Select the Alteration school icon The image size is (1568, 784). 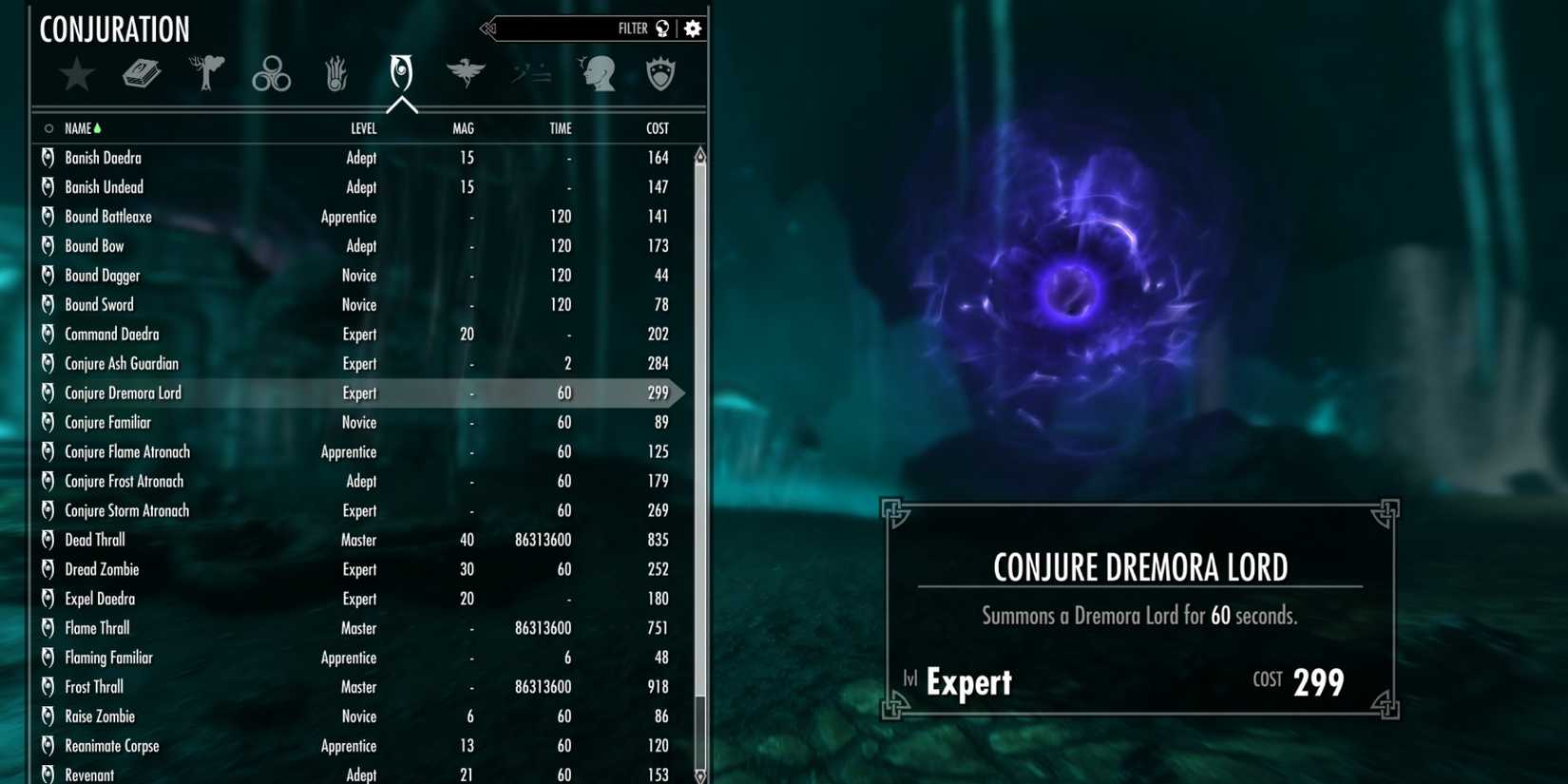click(x=207, y=71)
